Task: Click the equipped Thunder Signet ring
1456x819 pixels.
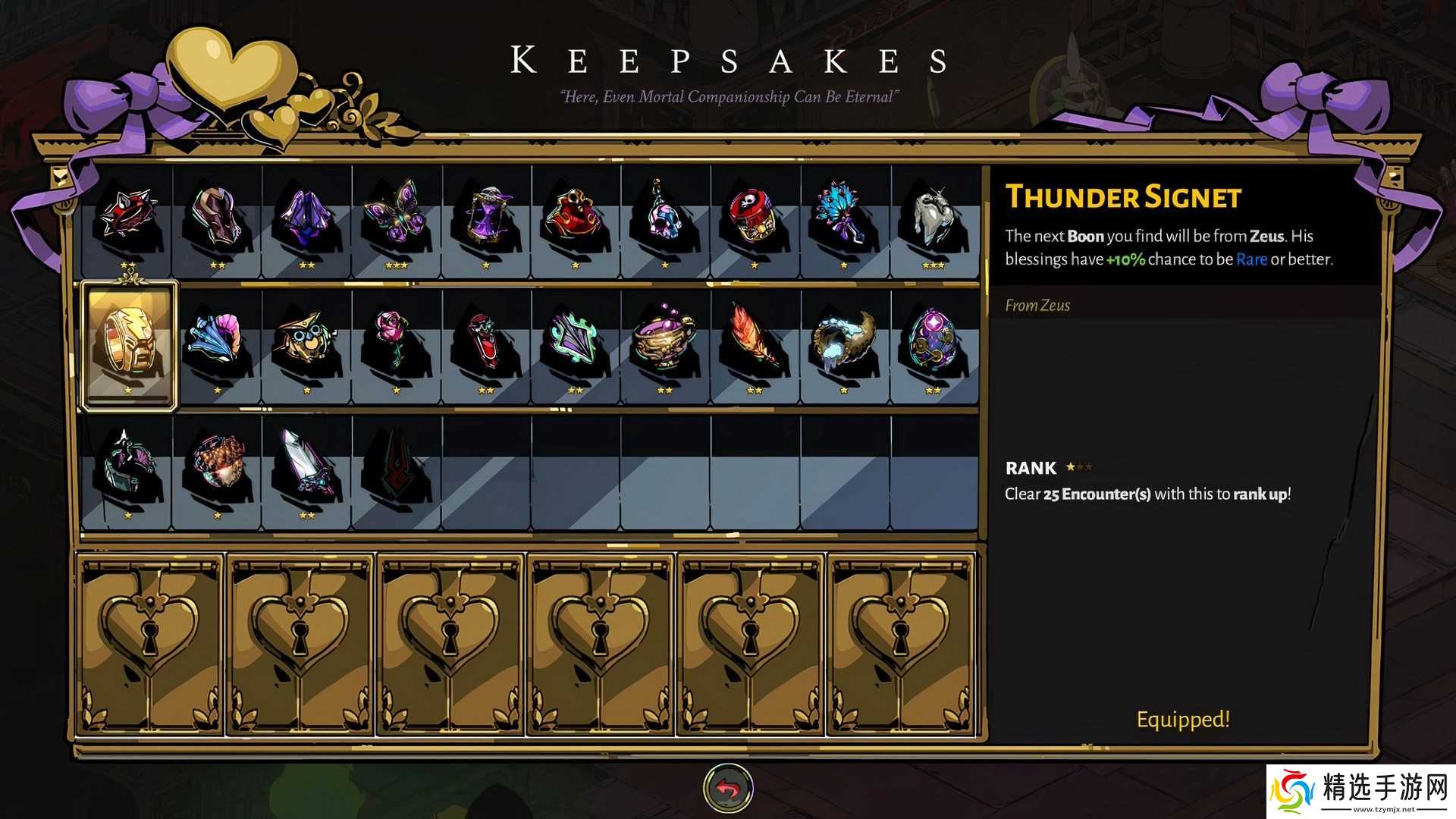Action: pos(129,344)
